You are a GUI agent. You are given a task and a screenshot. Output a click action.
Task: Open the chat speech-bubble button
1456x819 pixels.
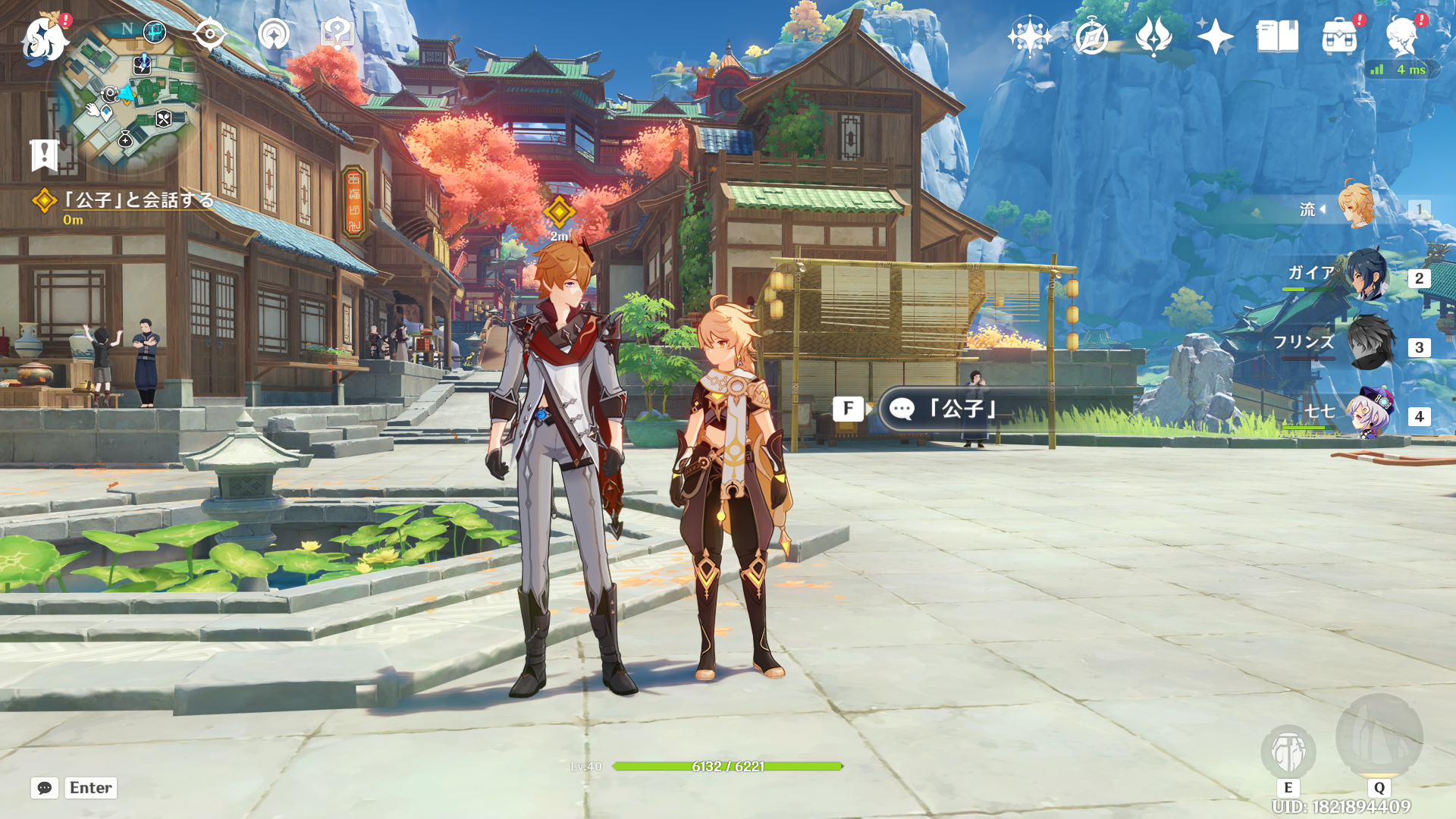pyautogui.click(x=45, y=788)
